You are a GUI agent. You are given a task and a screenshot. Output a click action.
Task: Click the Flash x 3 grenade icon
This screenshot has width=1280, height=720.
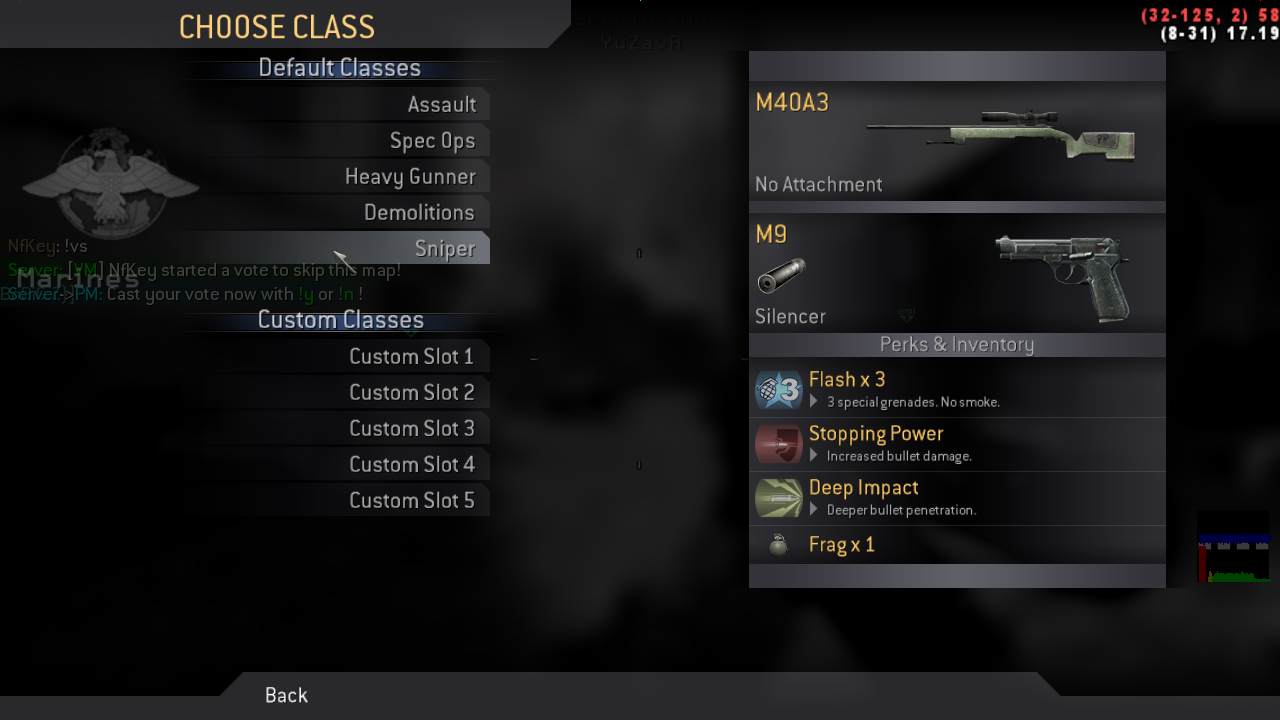pos(779,390)
